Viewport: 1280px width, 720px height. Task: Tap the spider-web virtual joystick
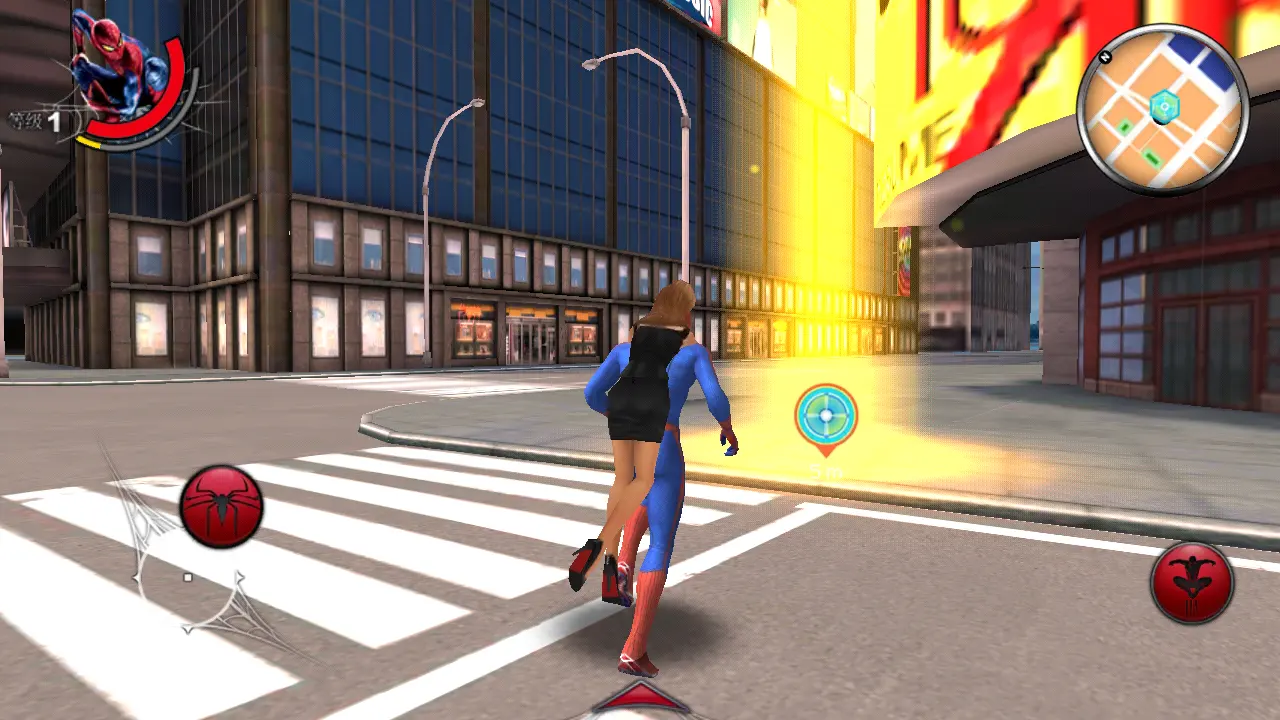point(188,578)
